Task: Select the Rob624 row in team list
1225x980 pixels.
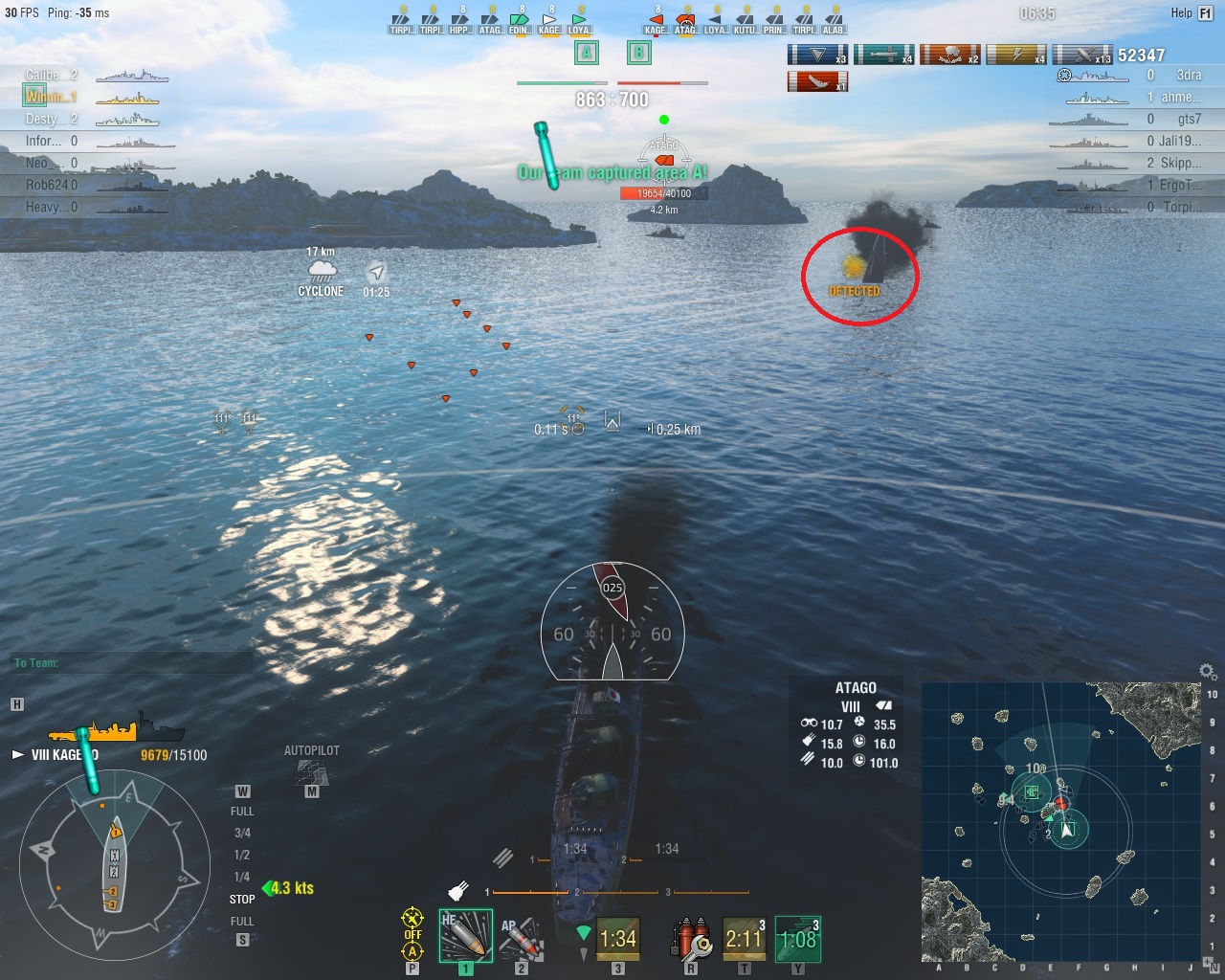Action: tap(86, 185)
